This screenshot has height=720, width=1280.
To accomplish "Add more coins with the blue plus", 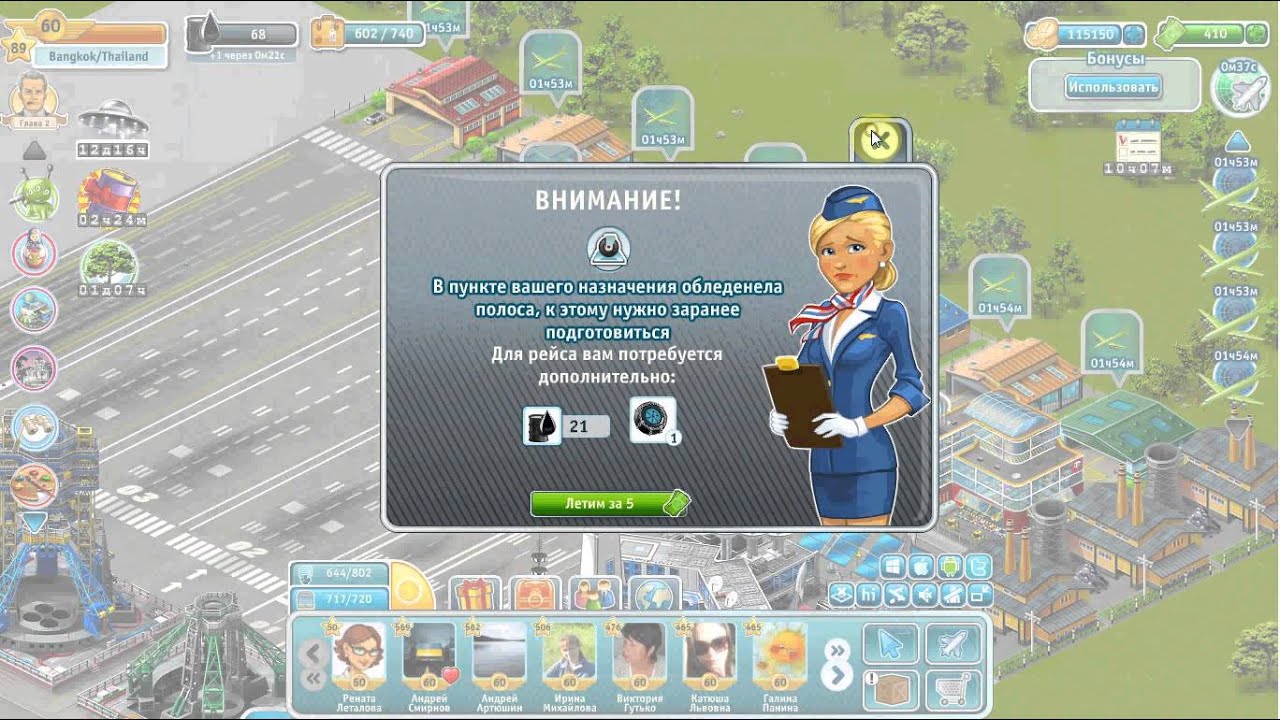I will [1133, 34].
